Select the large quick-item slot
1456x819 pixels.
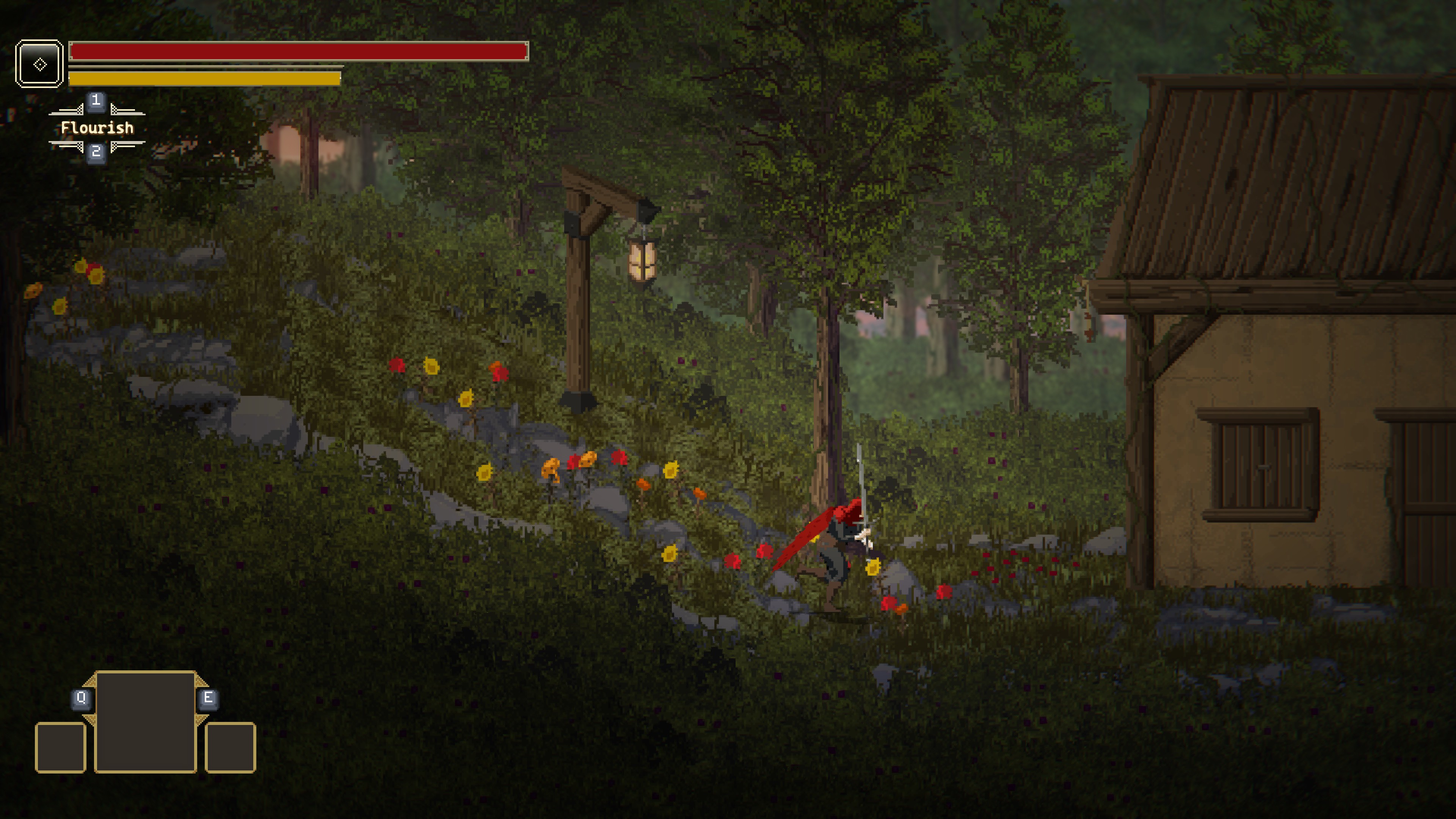pos(145,721)
